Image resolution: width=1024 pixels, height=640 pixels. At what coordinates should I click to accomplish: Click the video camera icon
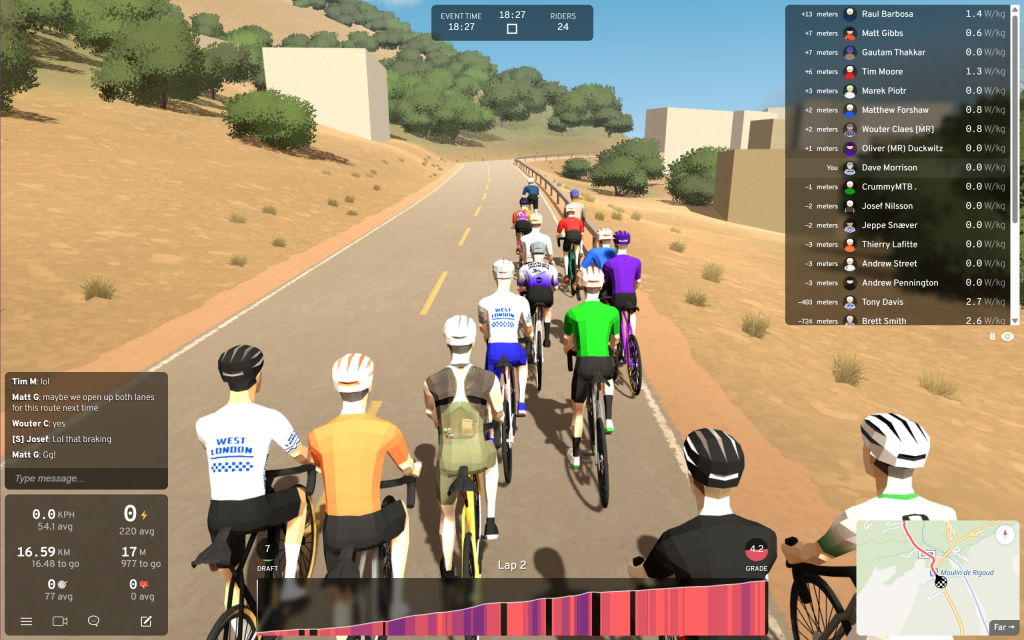pos(59,621)
